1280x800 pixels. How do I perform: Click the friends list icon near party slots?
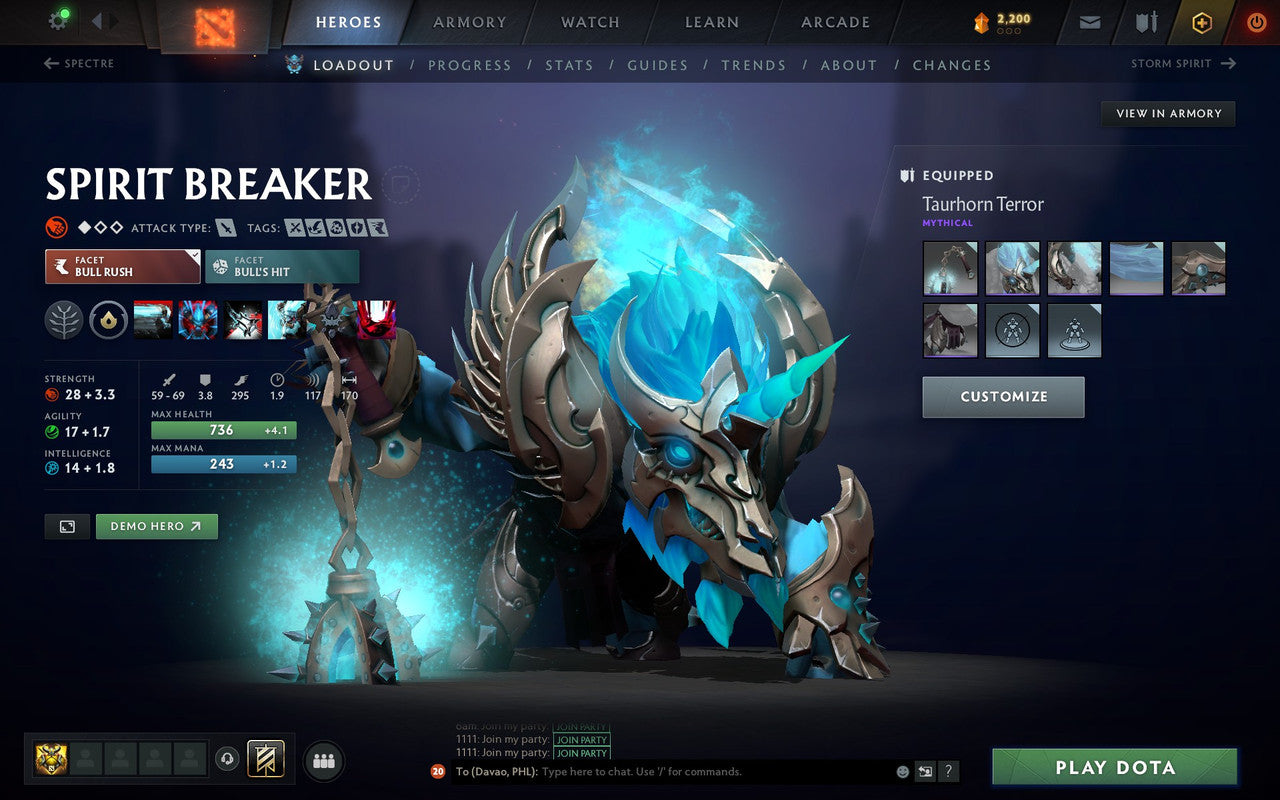[324, 760]
